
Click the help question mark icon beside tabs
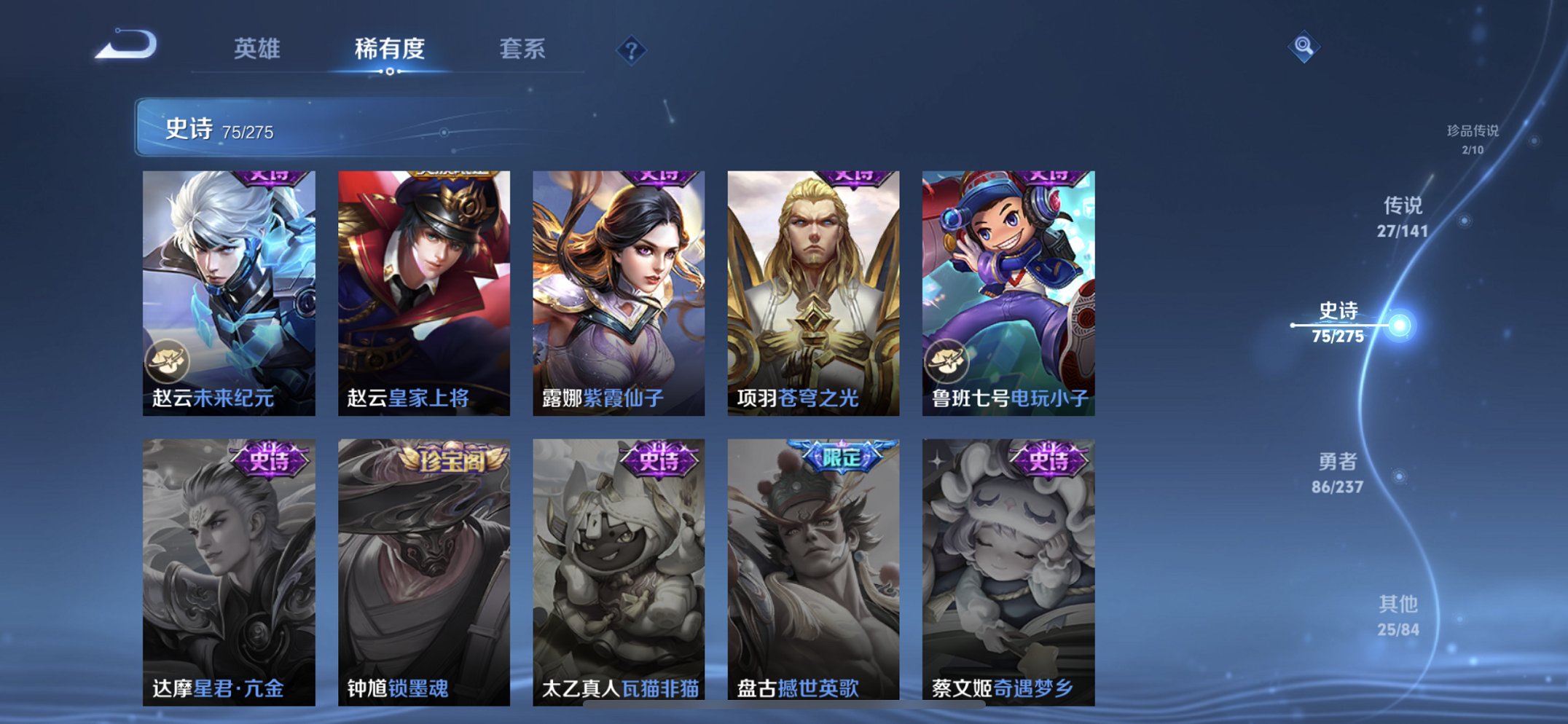pos(633,49)
